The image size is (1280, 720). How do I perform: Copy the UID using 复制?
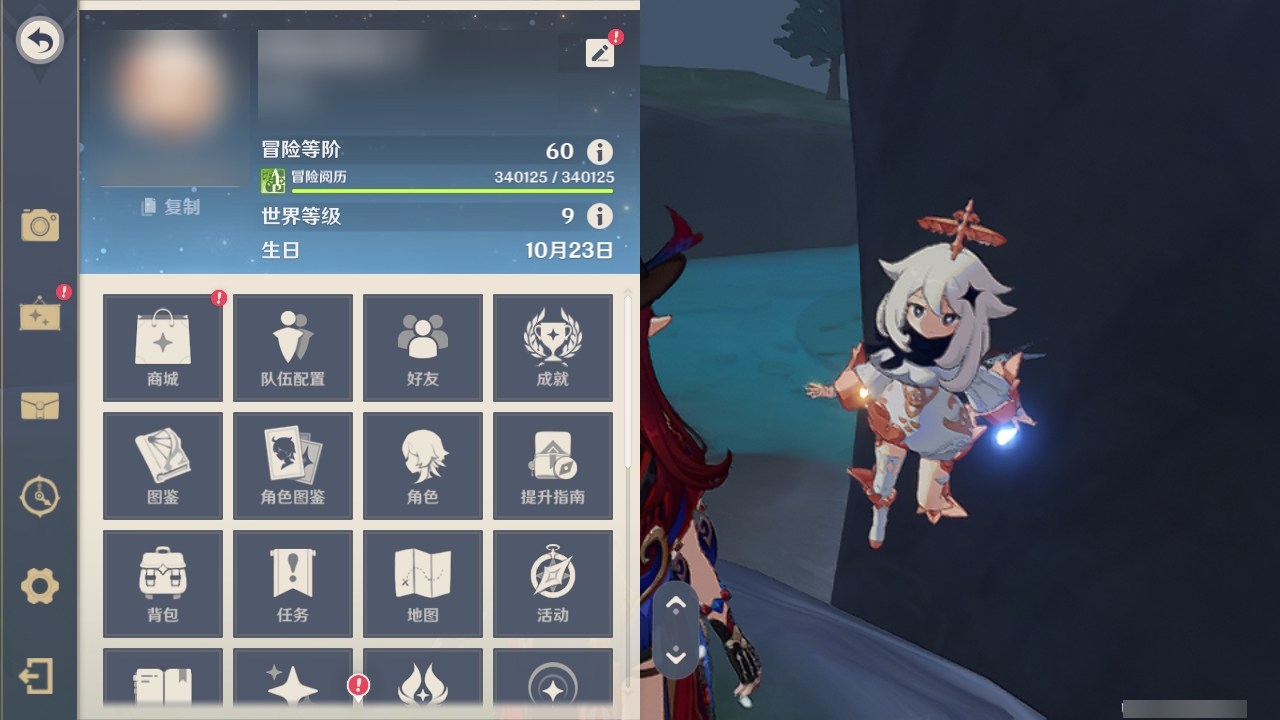click(x=170, y=207)
